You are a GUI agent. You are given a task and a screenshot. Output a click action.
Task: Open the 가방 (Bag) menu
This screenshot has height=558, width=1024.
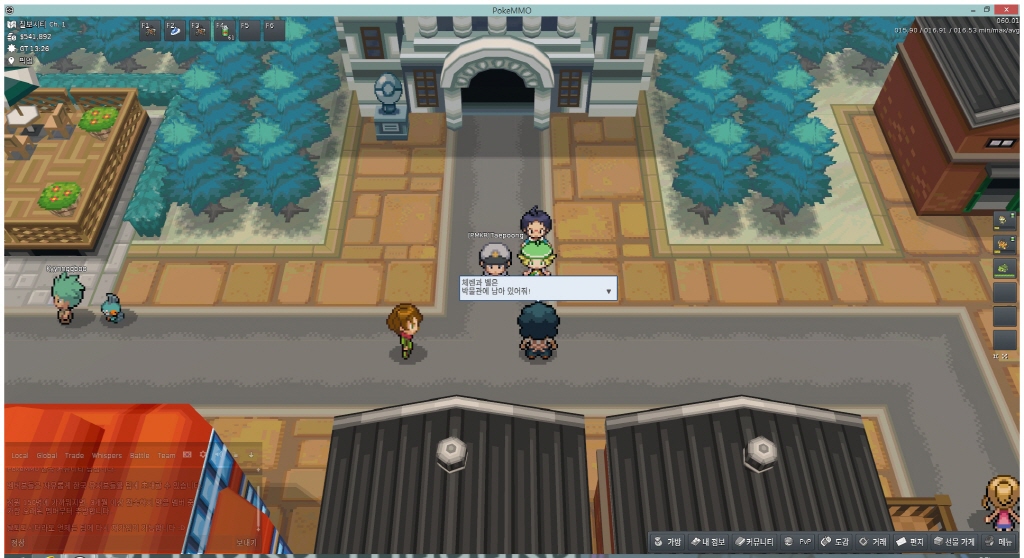pos(667,541)
